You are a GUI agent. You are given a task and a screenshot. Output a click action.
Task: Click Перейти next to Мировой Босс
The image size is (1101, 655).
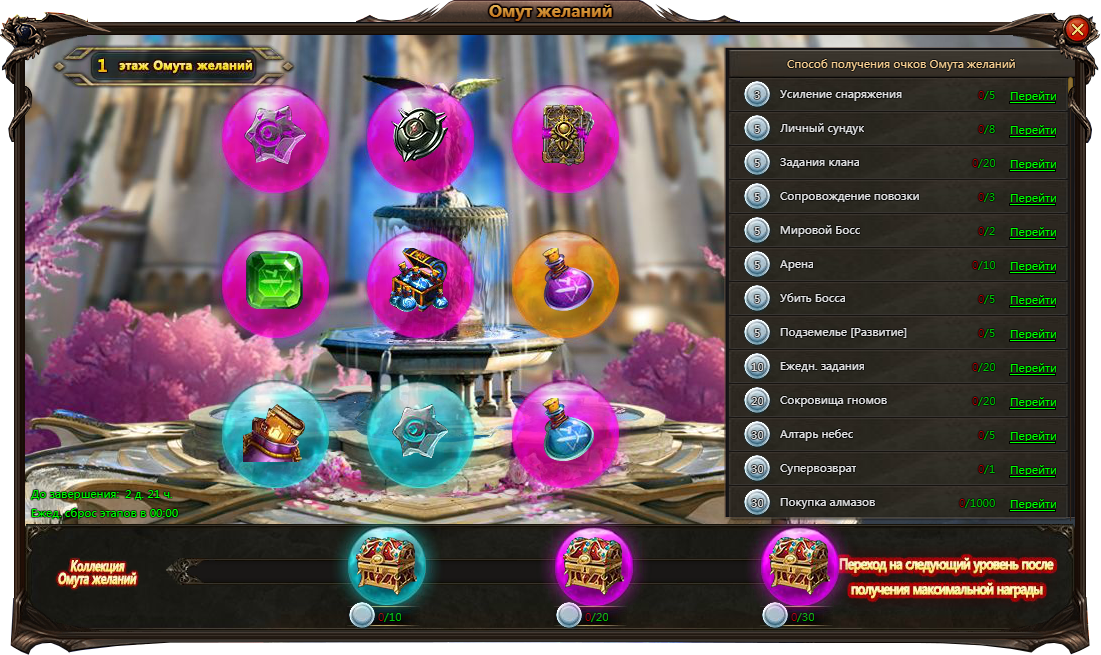[1032, 232]
